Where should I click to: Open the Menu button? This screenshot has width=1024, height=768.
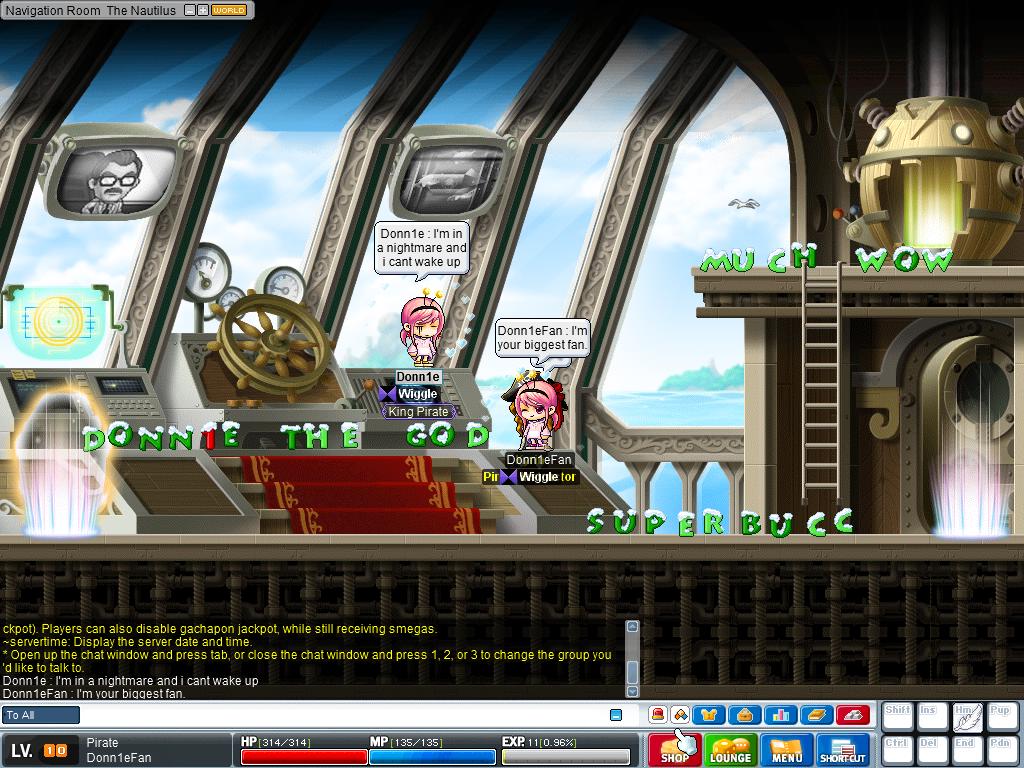pyautogui.click(x=787, y=750)
